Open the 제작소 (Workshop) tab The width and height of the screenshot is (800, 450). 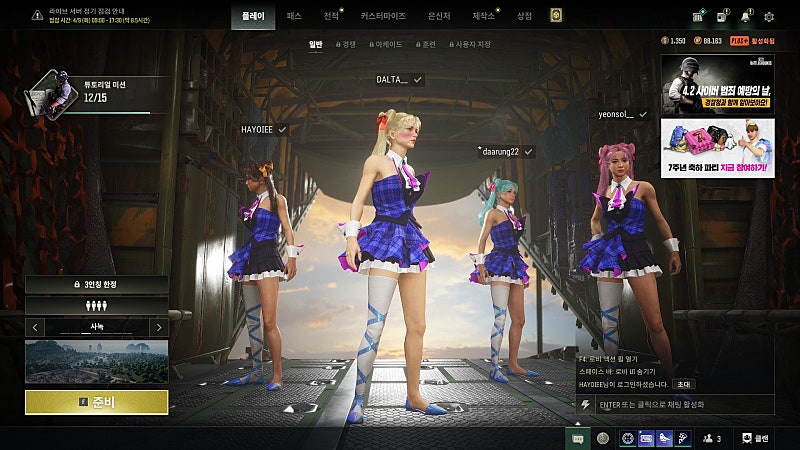(x=484, y=16)
